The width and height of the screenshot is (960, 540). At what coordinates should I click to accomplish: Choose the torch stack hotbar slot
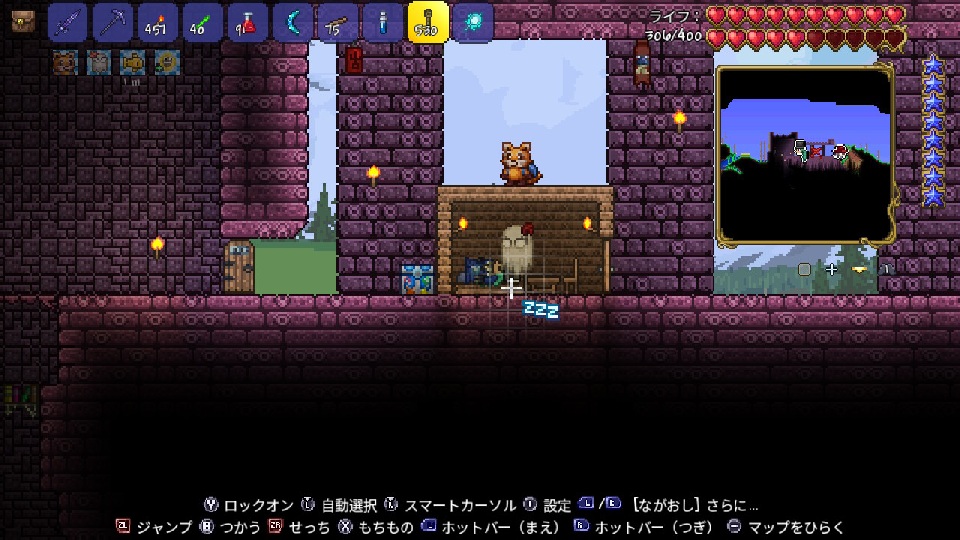(x=158, y=22)
